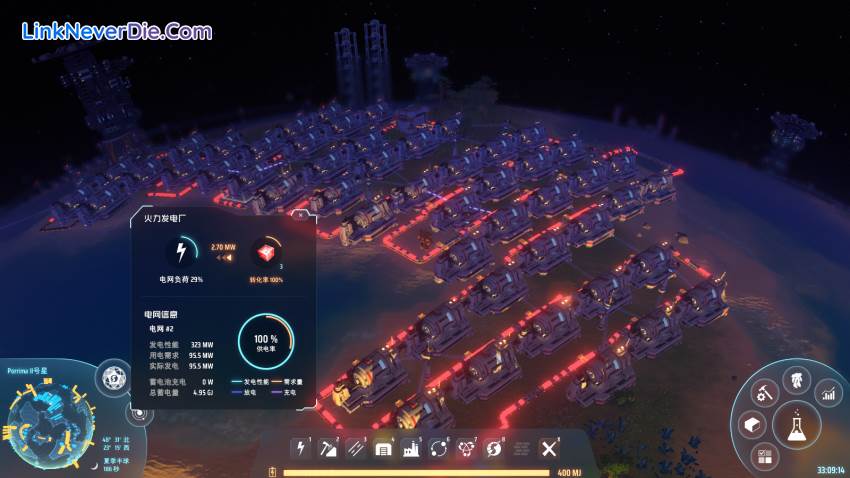Activate the dismantle X tool

point(548,448)
